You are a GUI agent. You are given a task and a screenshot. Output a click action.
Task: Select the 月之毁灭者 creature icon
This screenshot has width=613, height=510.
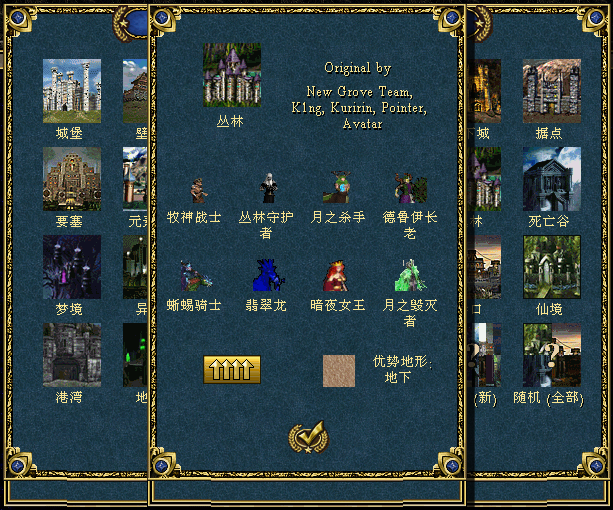[x=409, y=276]
